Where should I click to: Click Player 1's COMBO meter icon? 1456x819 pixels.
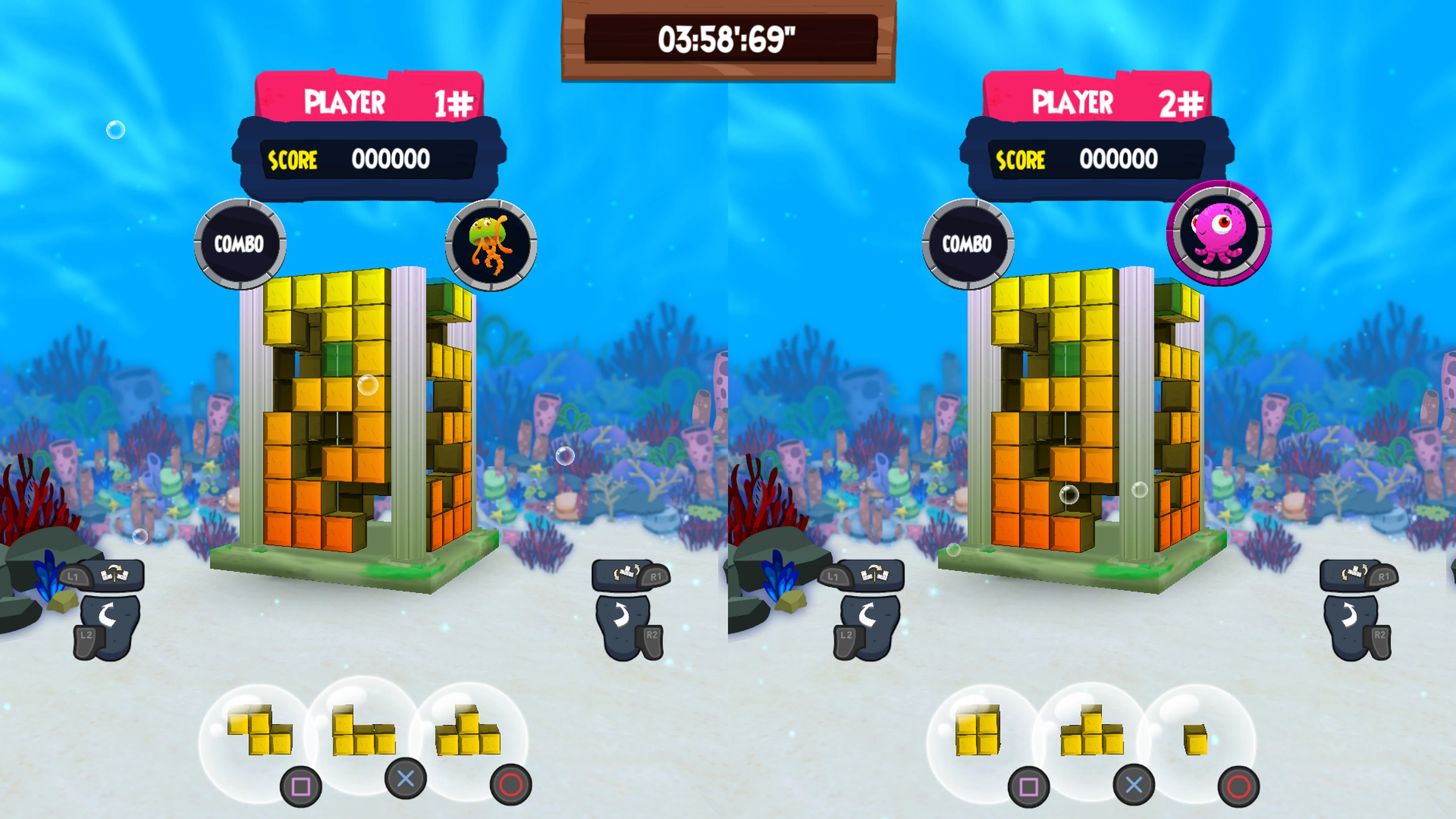coord(240,244)
